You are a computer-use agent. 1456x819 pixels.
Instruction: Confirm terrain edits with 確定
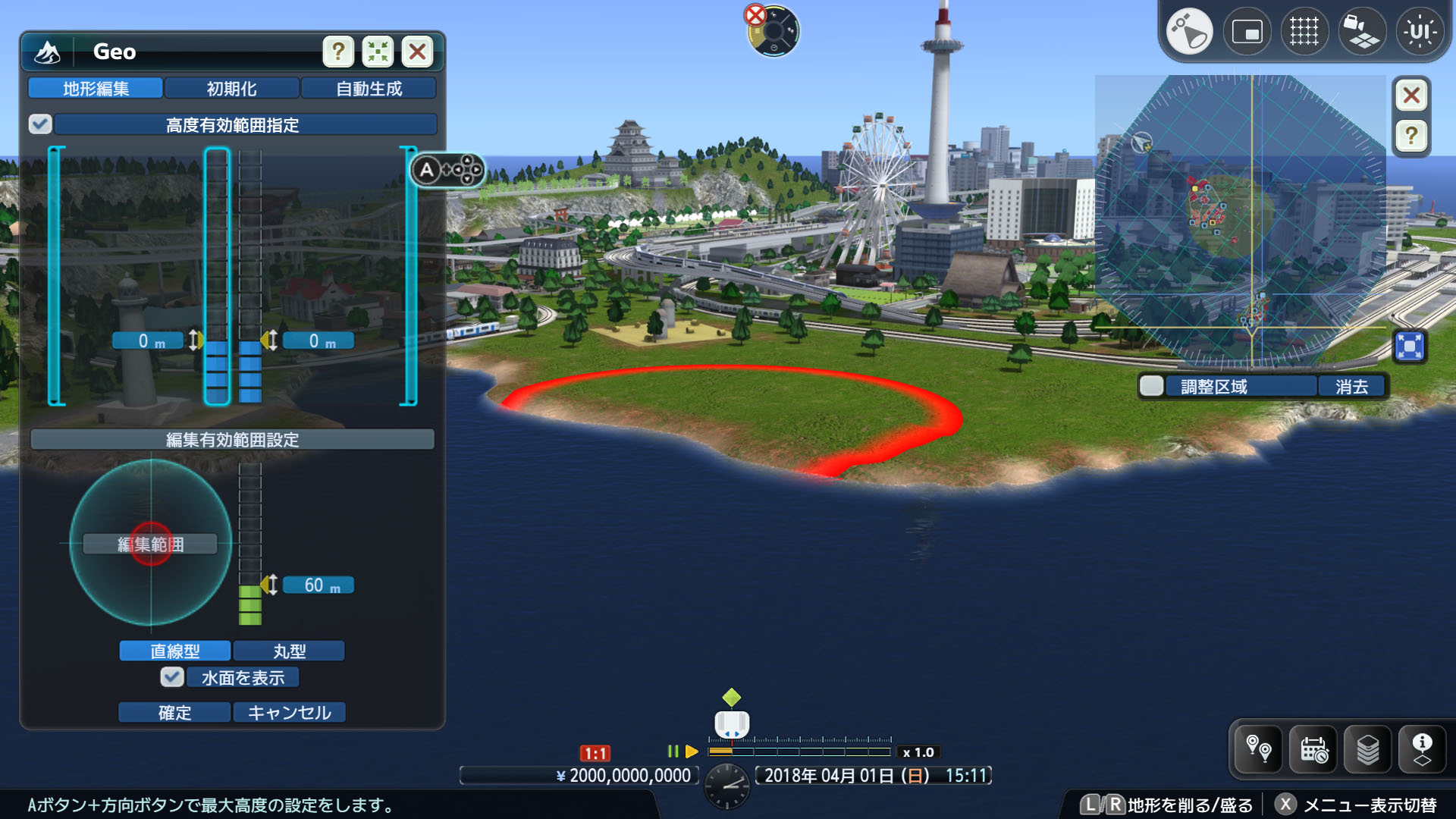(x=174, y=712)
